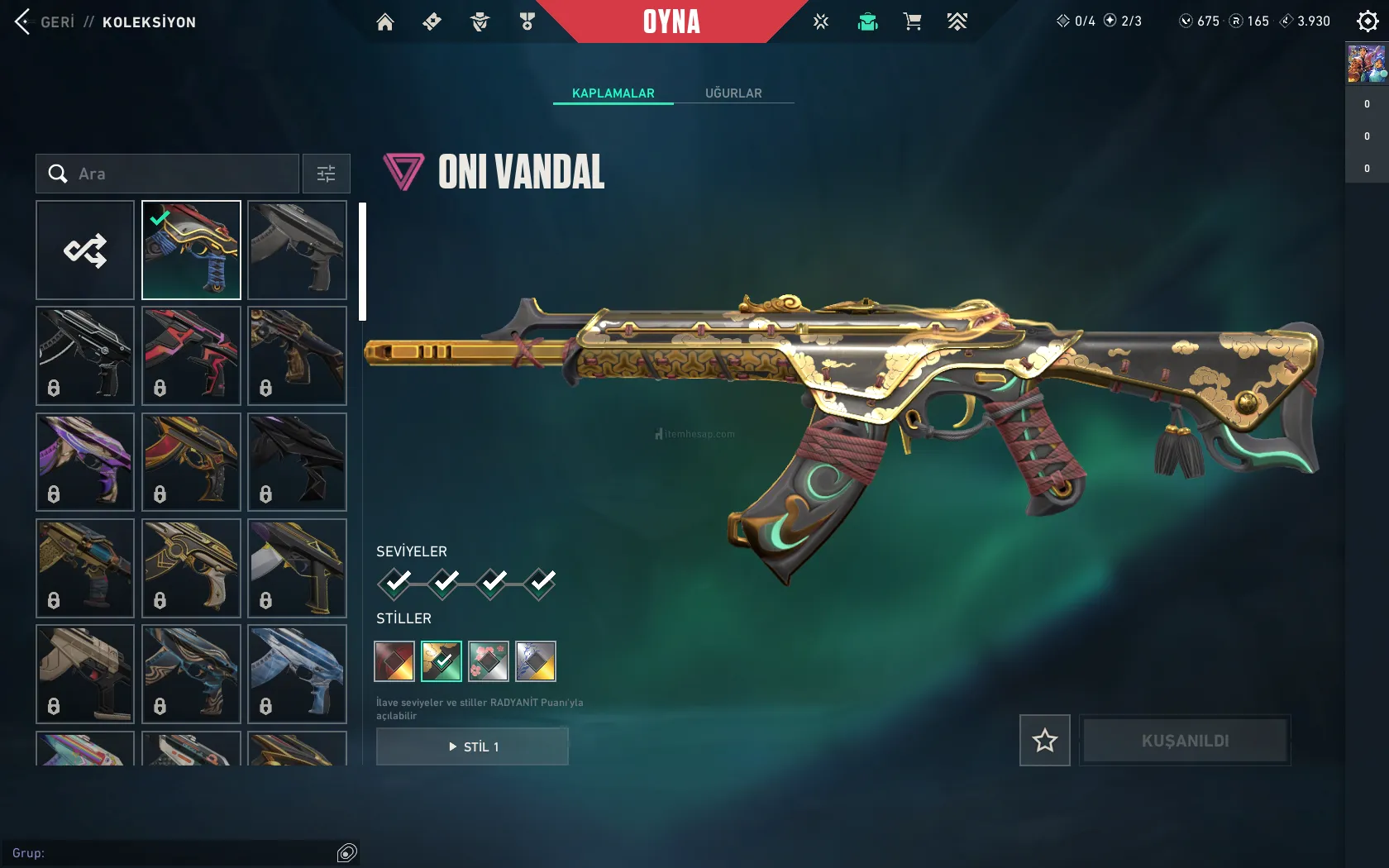This screenshot has width=1389, height=868.
Task: Open the home screen icon
Action: click(x=385, y=22)
